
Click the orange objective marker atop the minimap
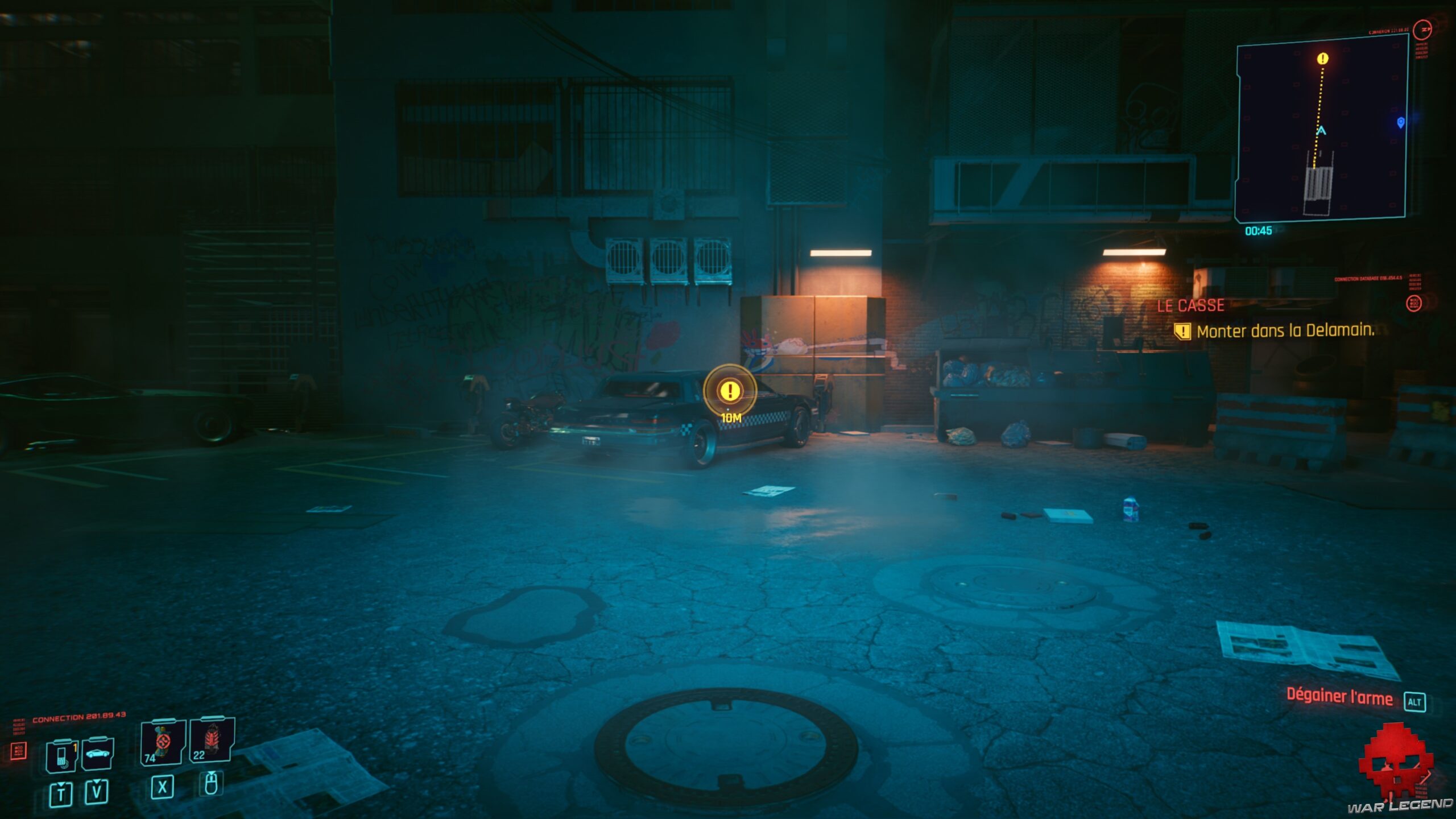(x=1322, y=59)
